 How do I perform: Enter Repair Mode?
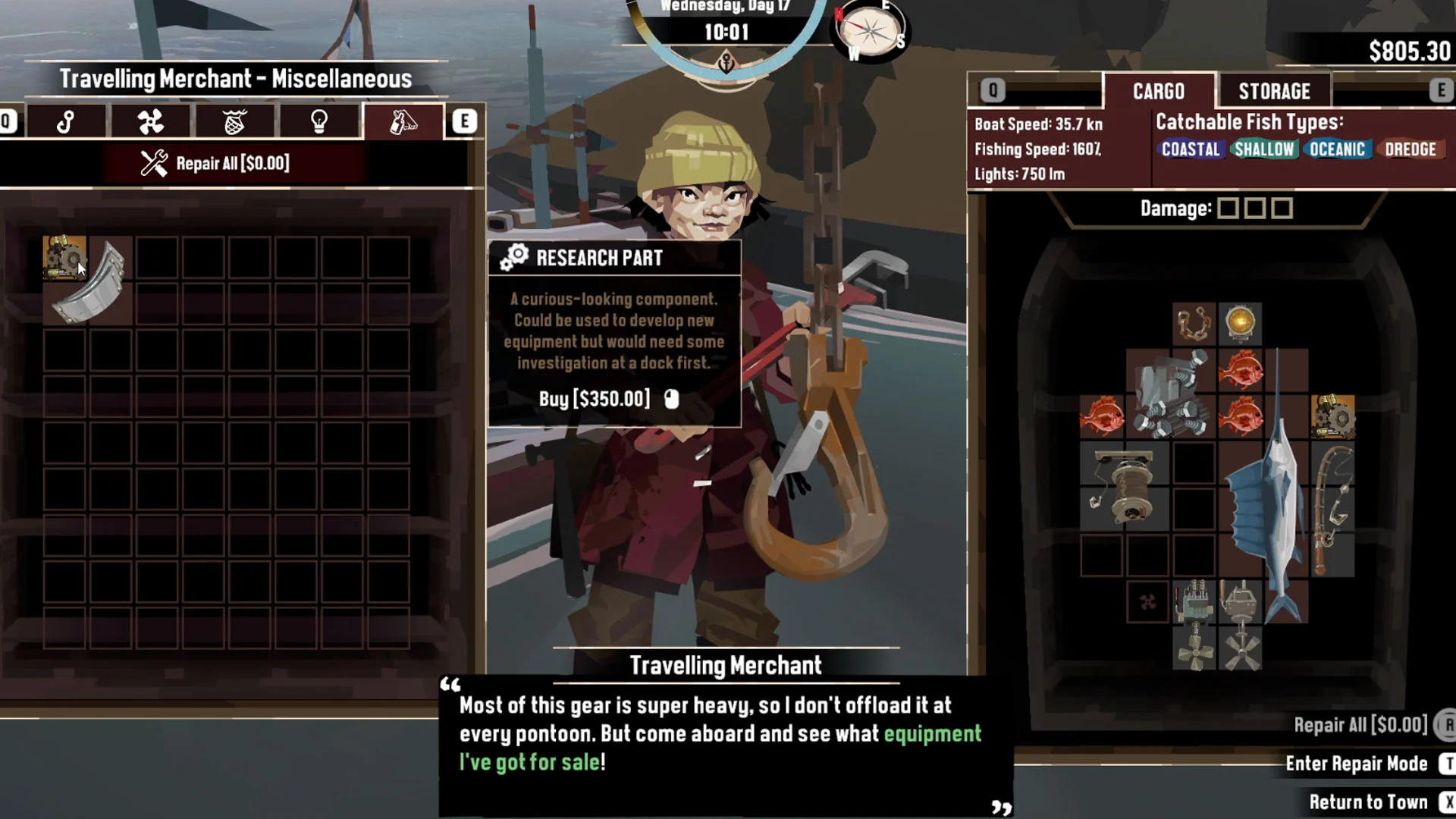coord(1357,764)
